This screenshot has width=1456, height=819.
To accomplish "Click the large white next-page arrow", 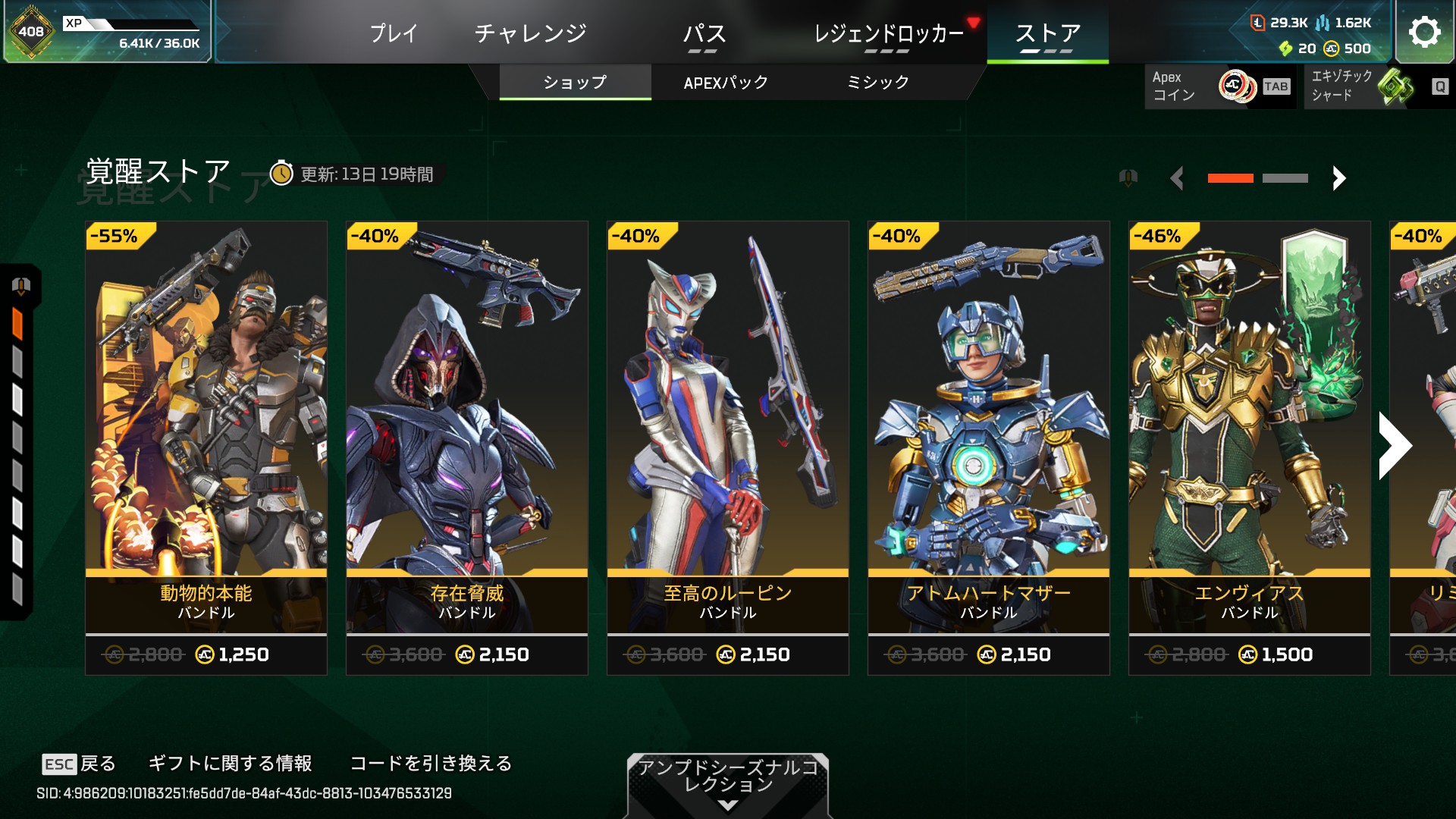I will [x=1395, y=446].
